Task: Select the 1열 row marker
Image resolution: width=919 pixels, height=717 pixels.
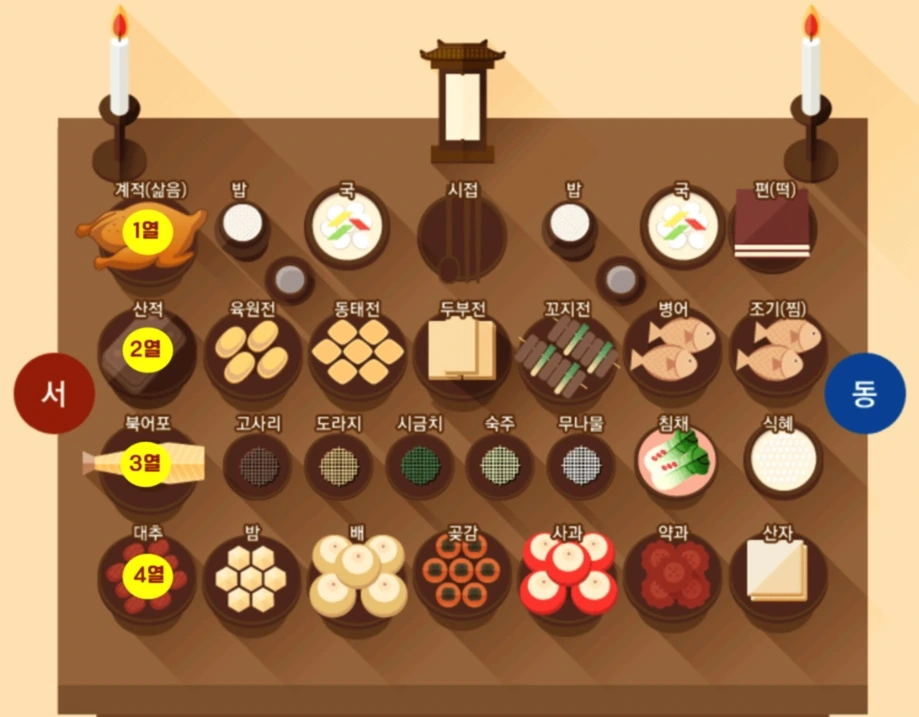Action: (147, 231)
